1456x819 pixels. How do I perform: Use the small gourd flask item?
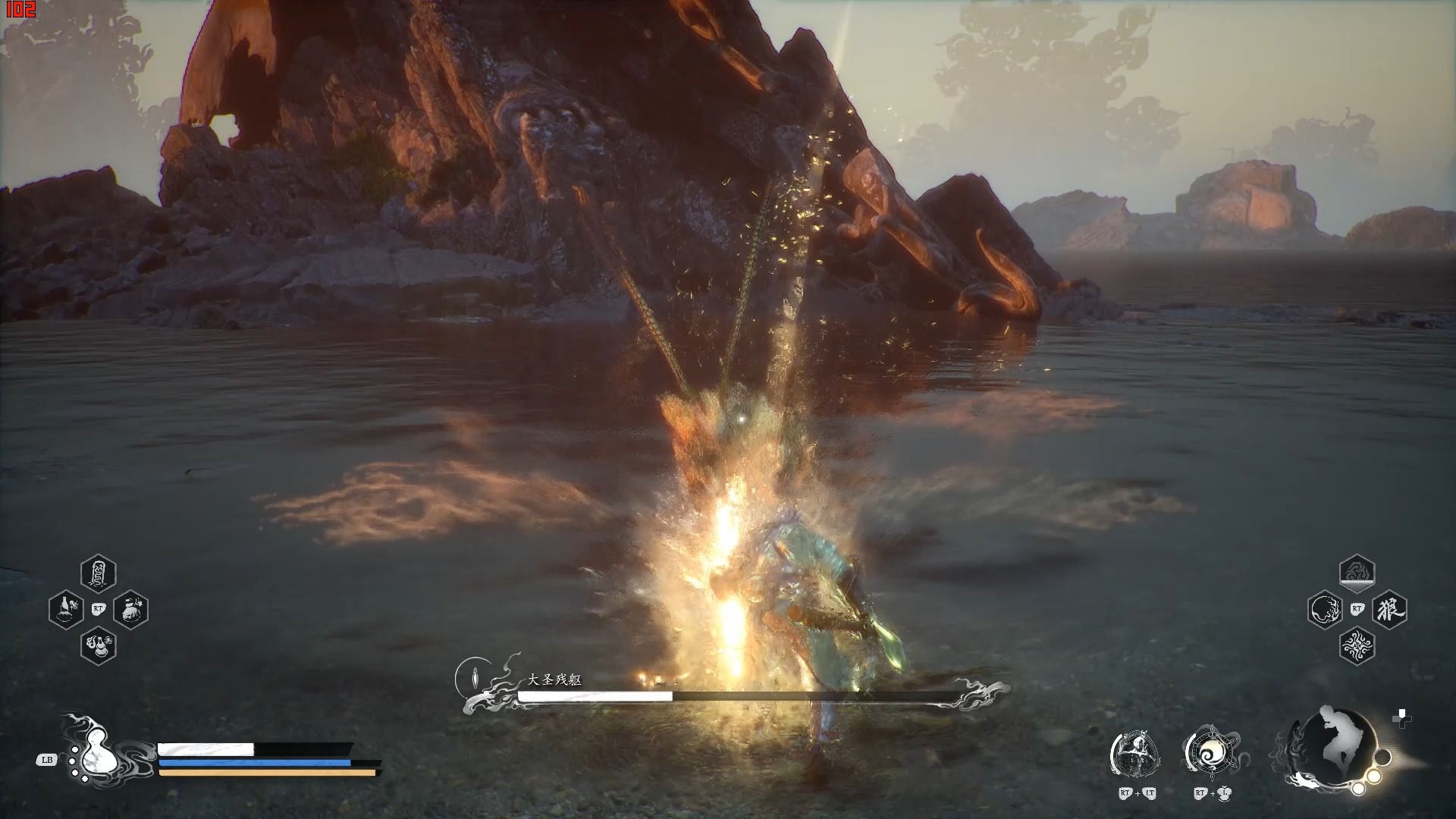[x=98, y=645]
